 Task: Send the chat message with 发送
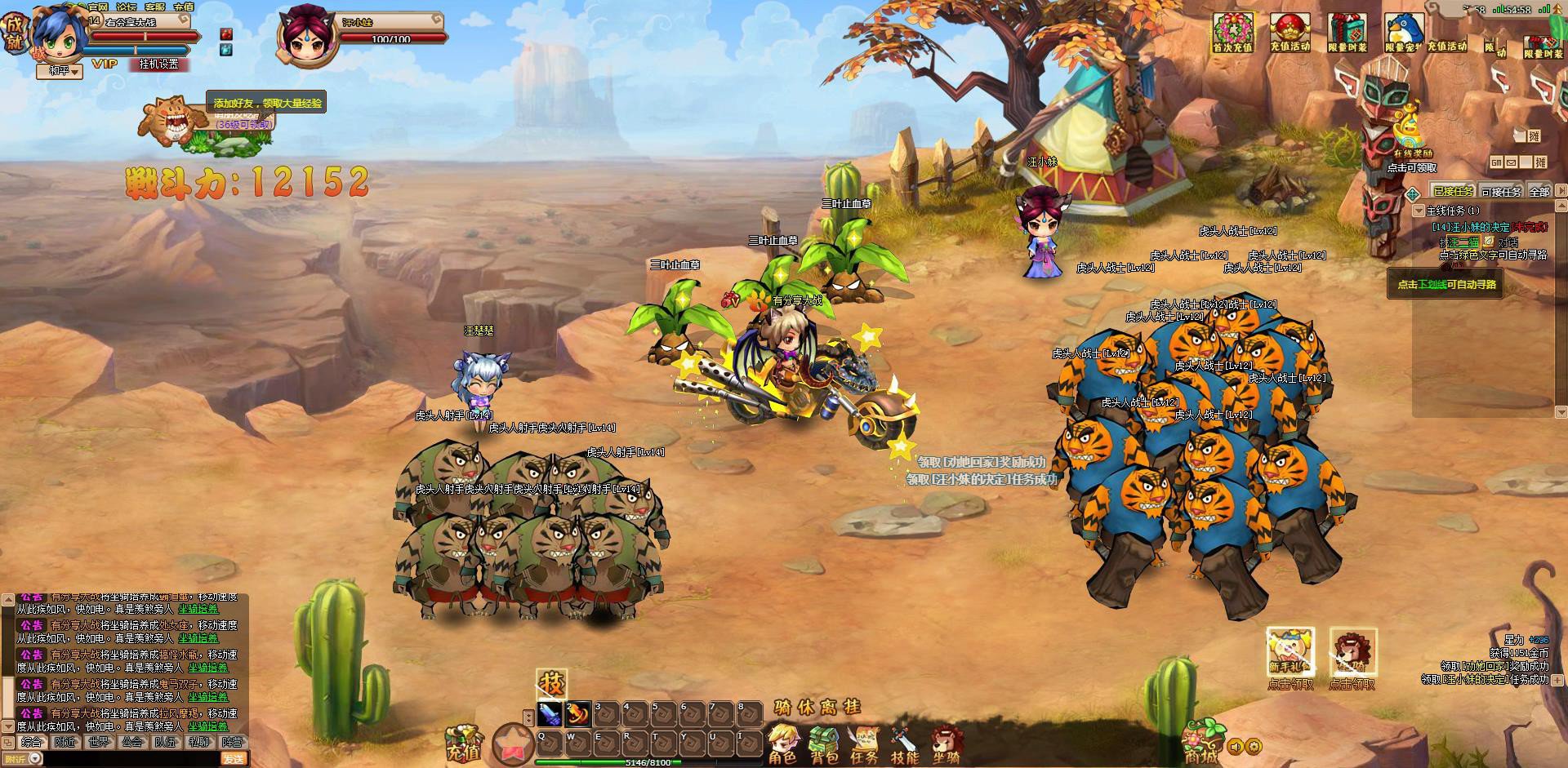pos(234,759)
